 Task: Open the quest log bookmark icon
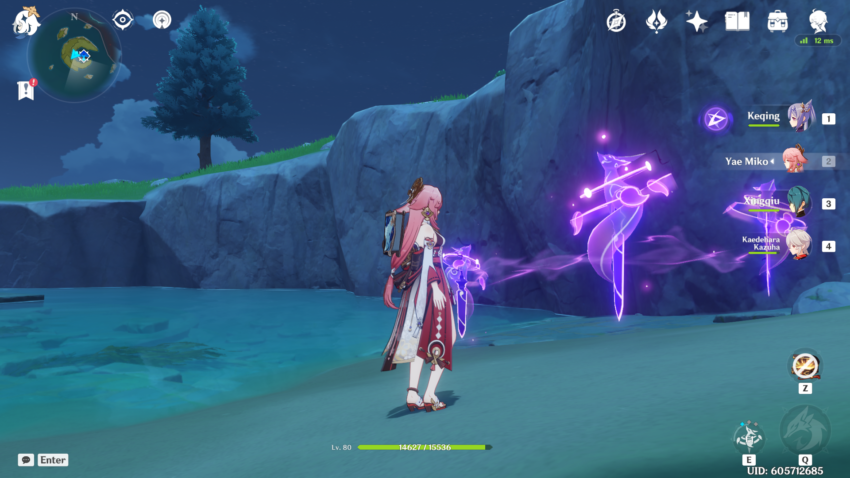click(25, 90)
